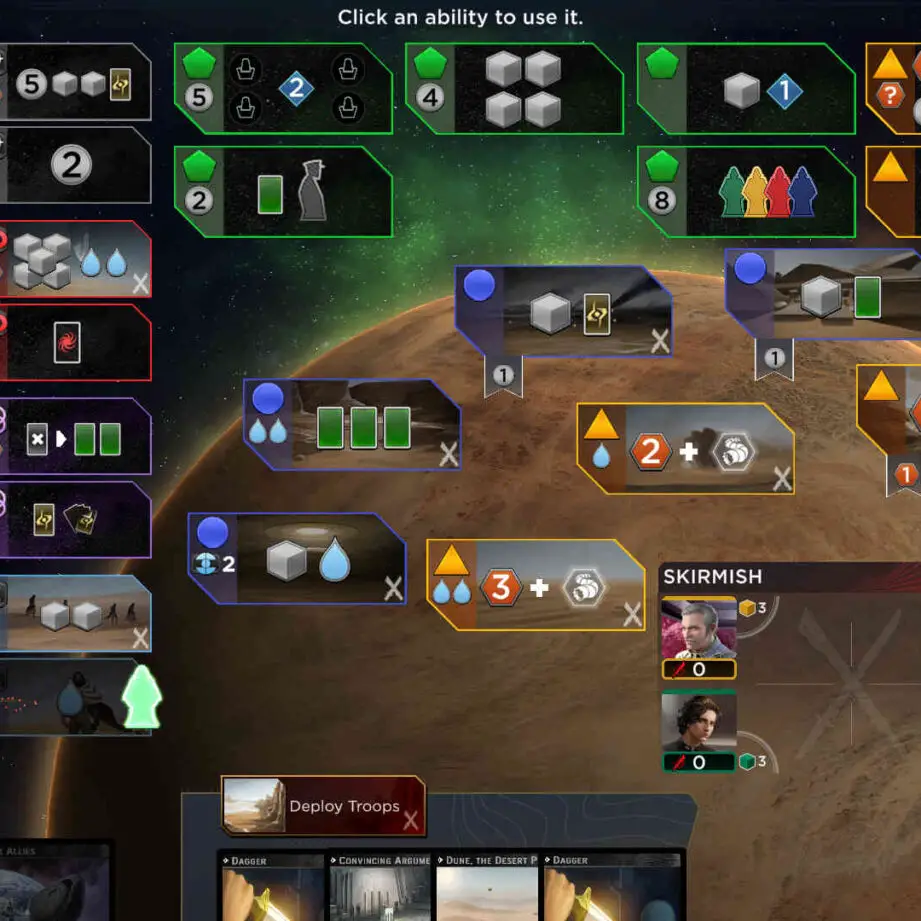Choose the green space costing 8 with four colored figures
Viewport: 921px width, 921px height.
(x=745, y=193)
